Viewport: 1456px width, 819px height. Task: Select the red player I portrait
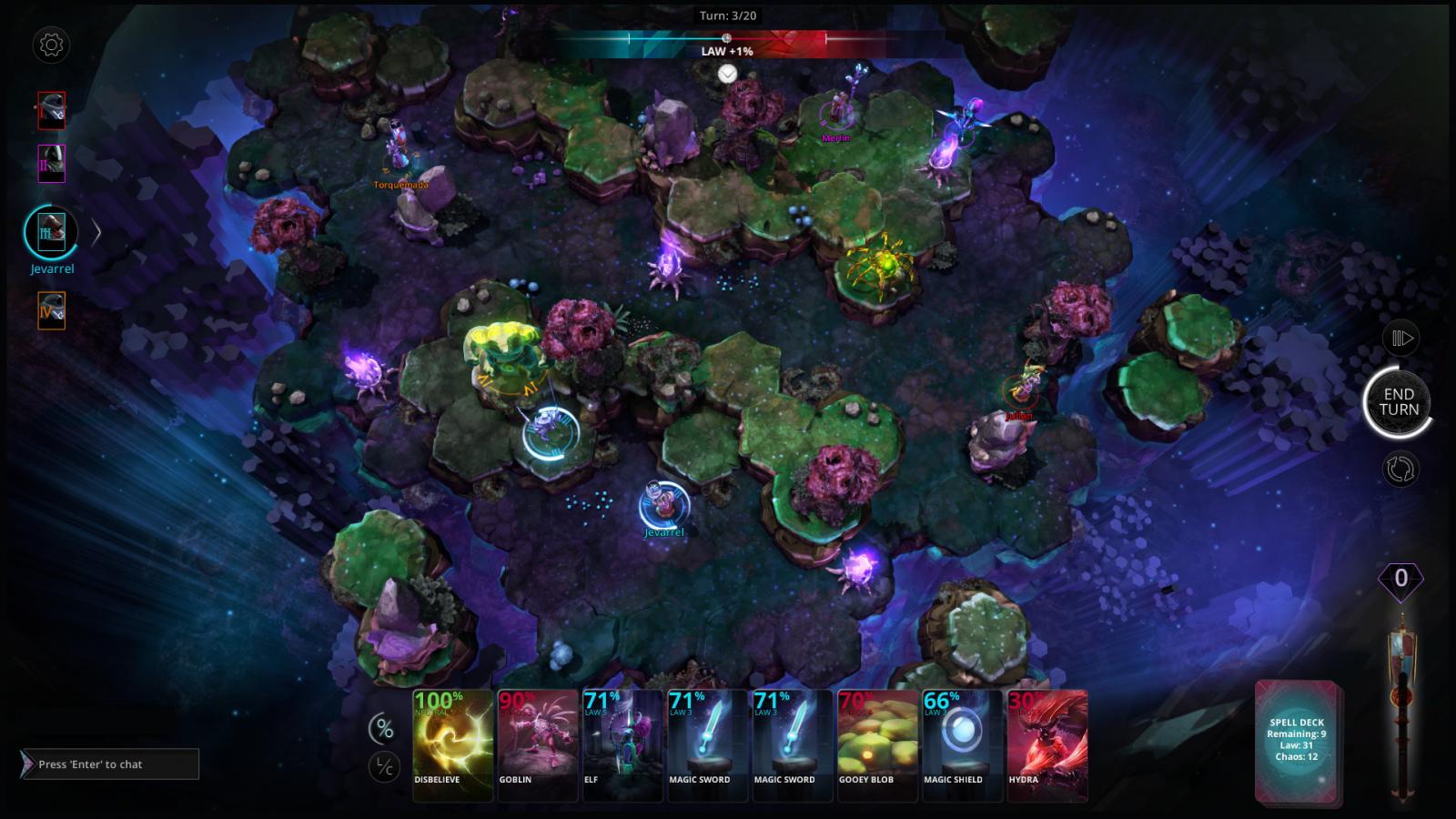point(51,110)
